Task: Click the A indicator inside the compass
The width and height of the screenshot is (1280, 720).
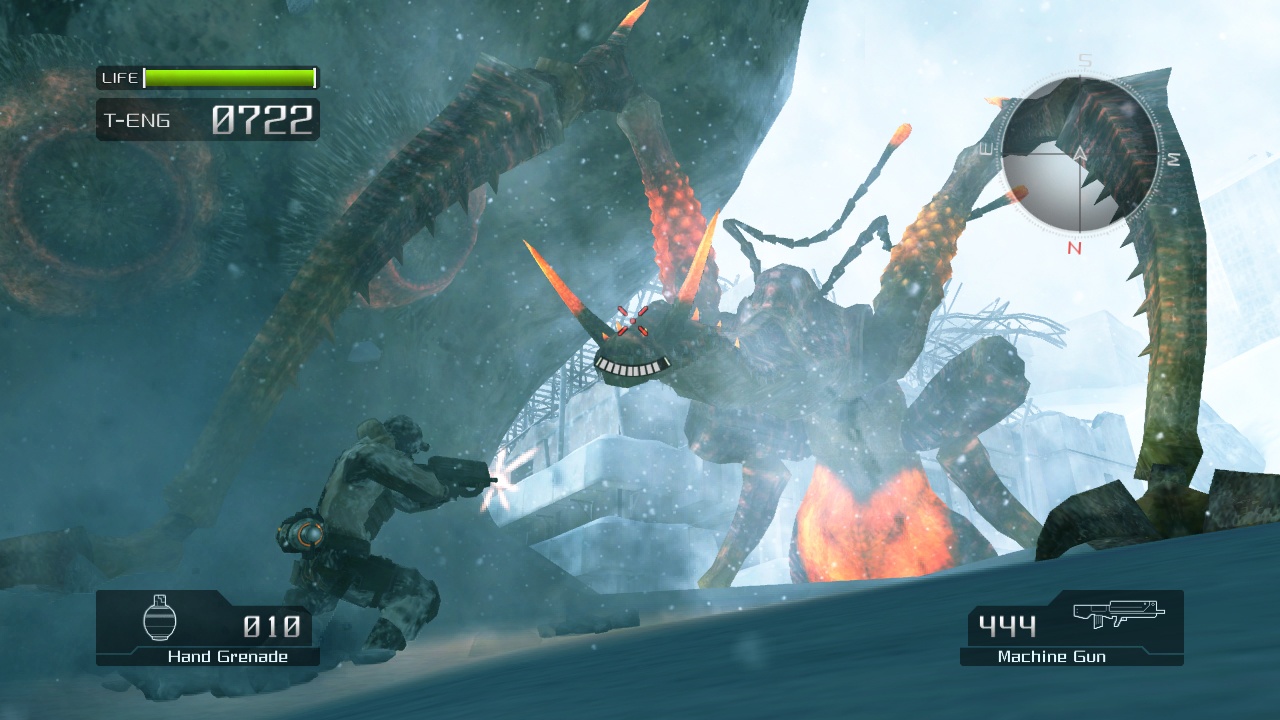Action: tap(1080, 153)
